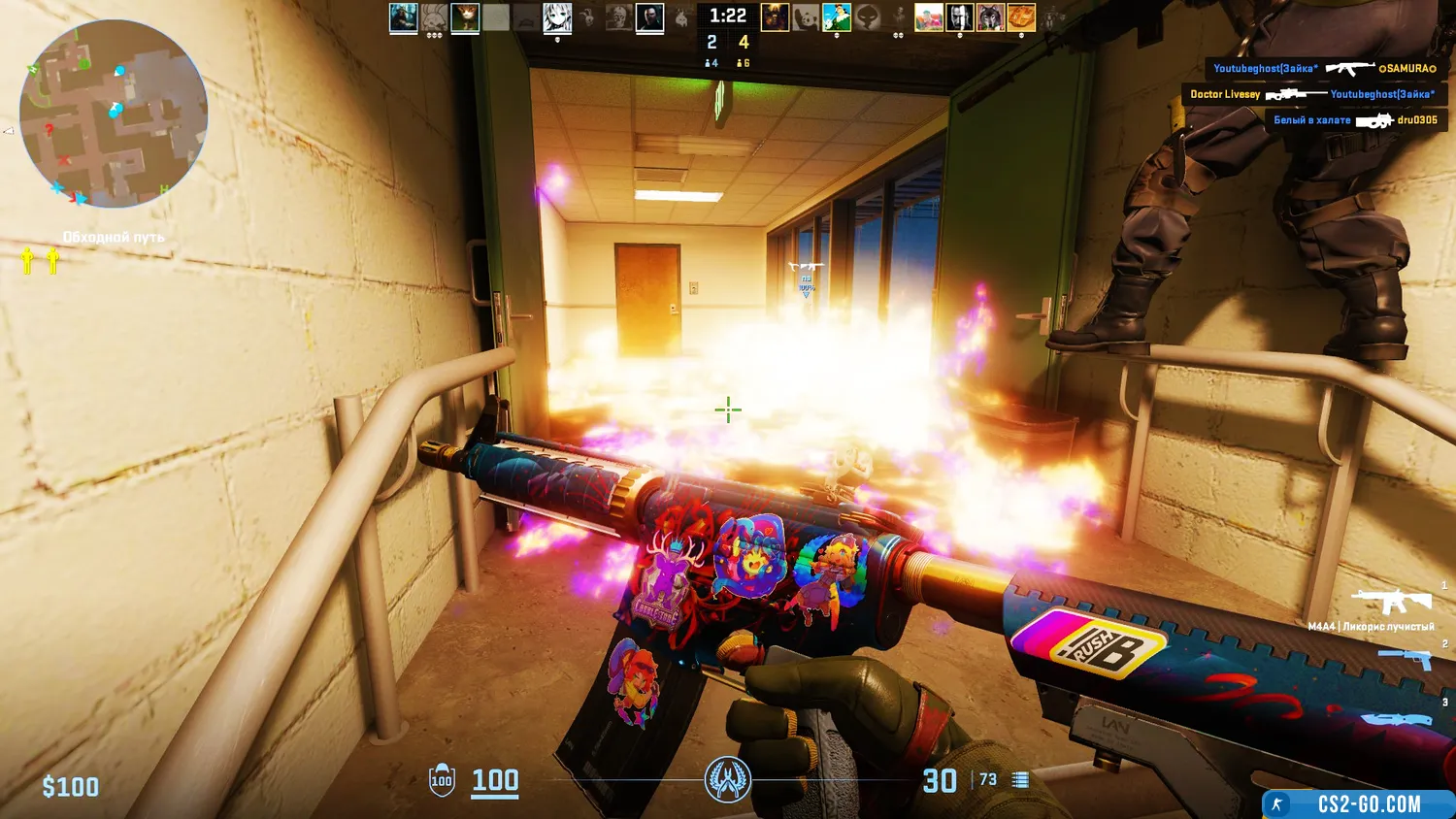Open the CS2-GO.COM watermark link
The width and height of the screenshot is (1456, 819).
(x=1358, y=803)
